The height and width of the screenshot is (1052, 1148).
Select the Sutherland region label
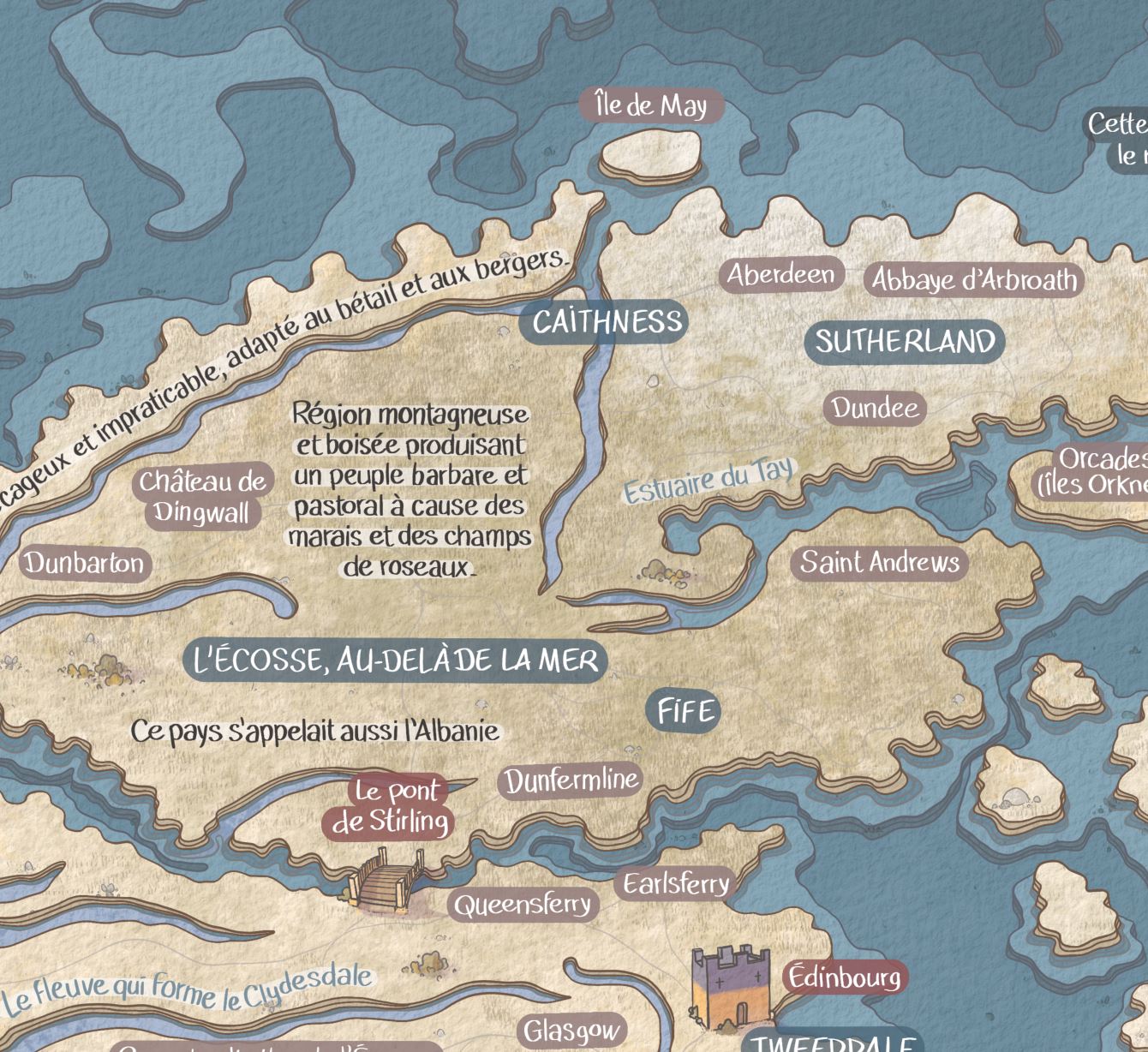(x=905, y=342)
